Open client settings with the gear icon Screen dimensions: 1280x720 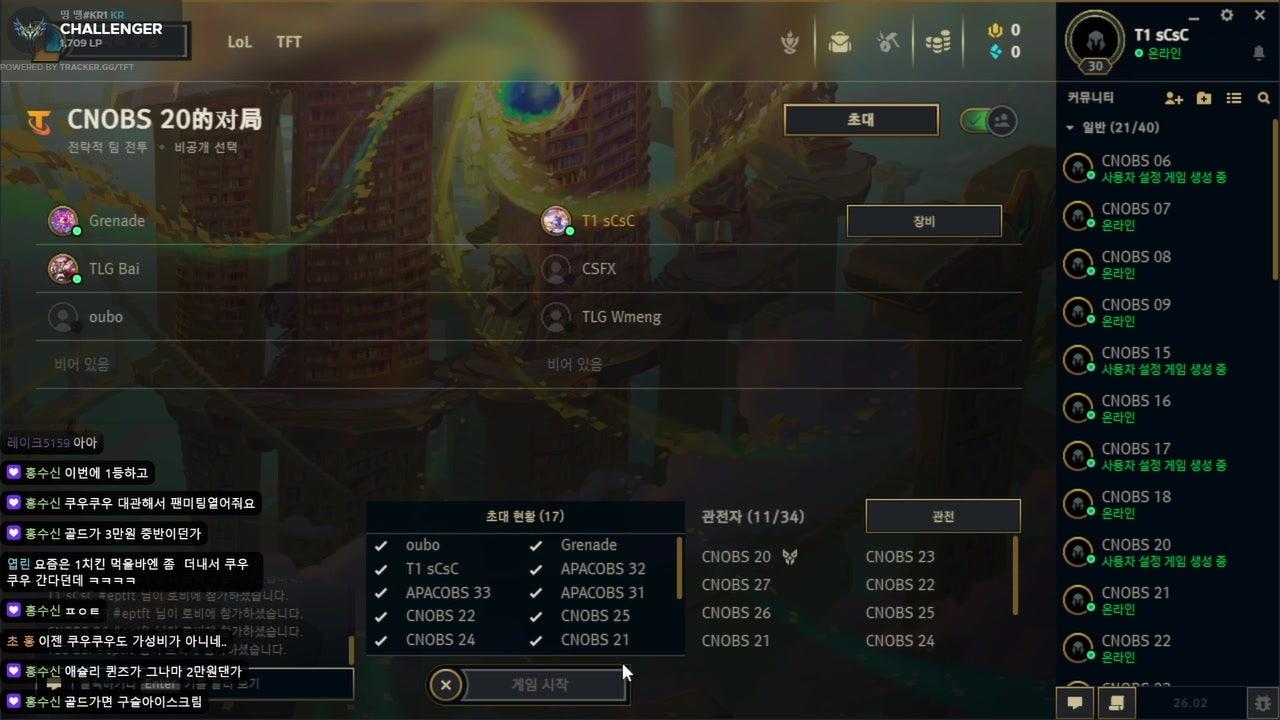coord(1226,15)
